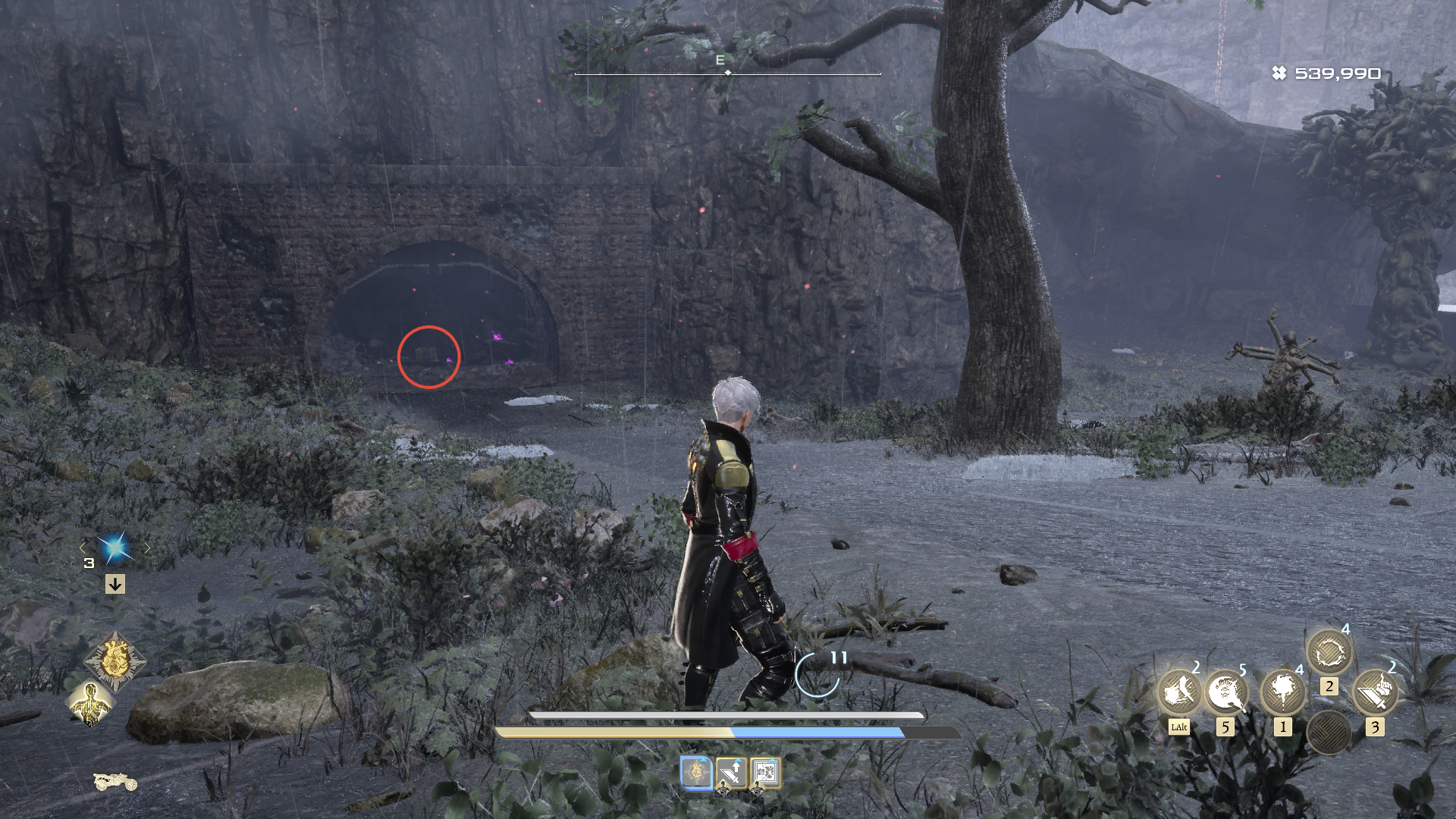
Task: Select the blue-highlighted heart buff icon
Action: [696, 773]
